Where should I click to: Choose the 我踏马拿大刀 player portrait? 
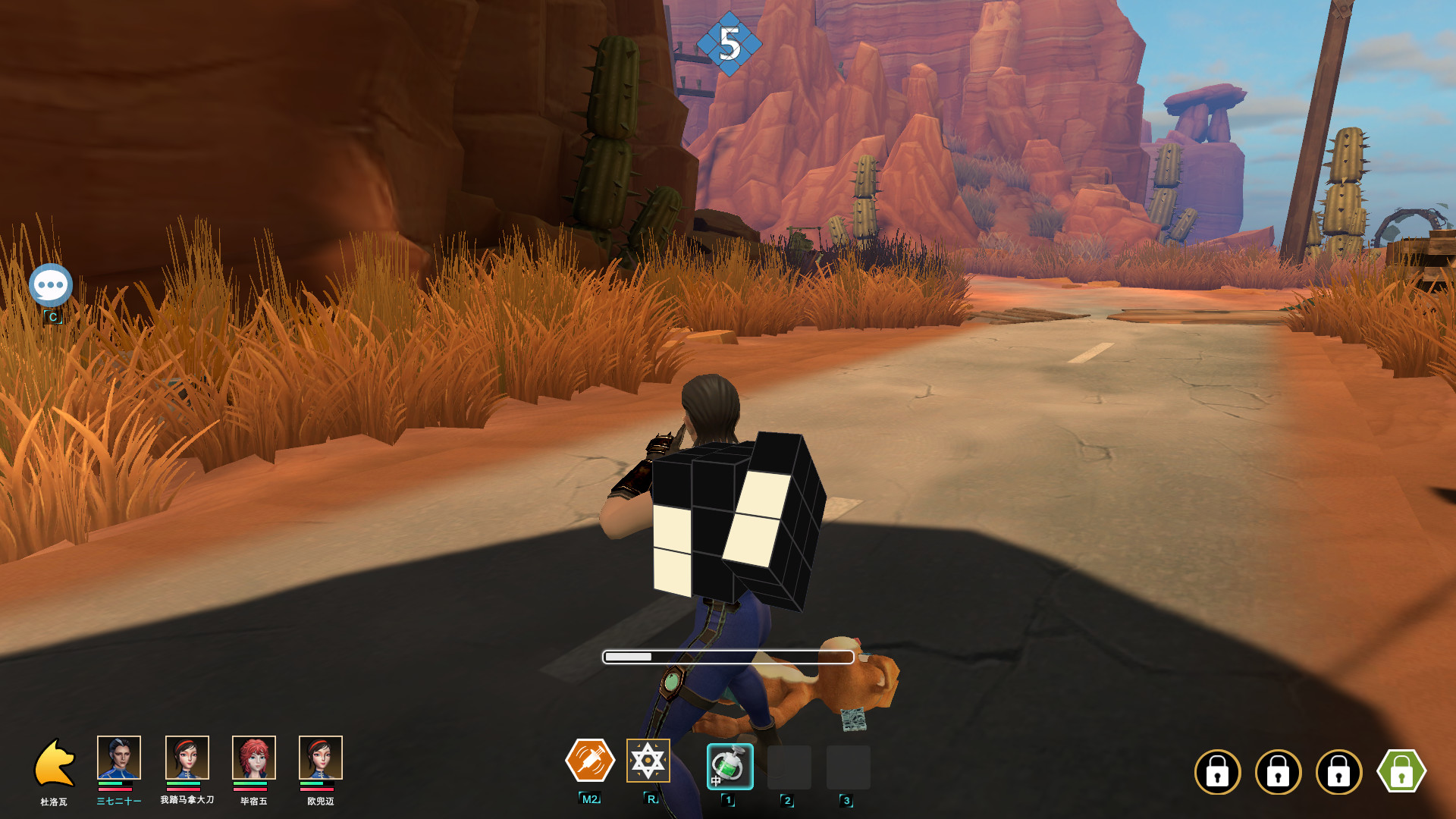click(187, 758)
